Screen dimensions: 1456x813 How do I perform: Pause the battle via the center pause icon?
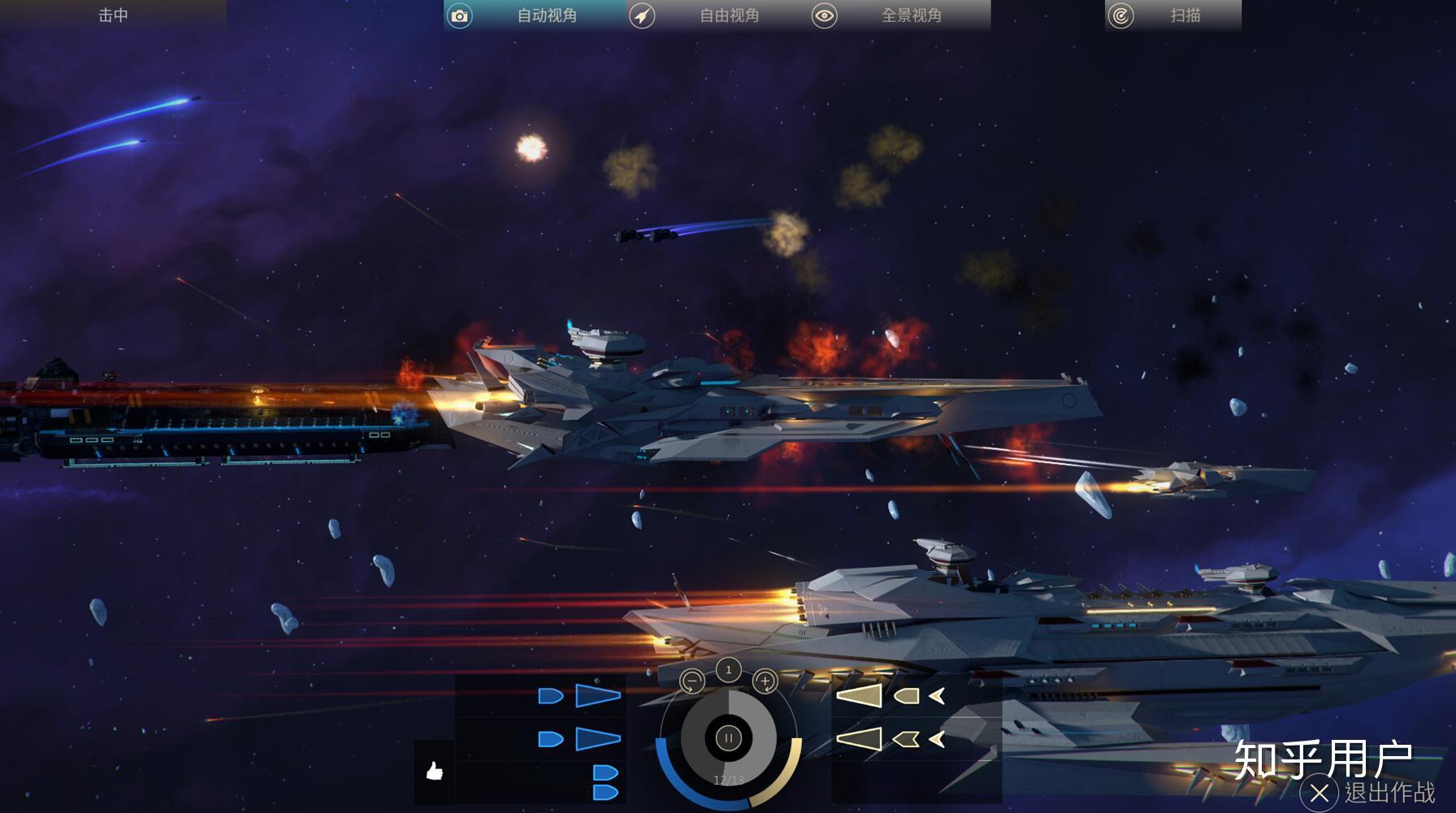(727, 738)
